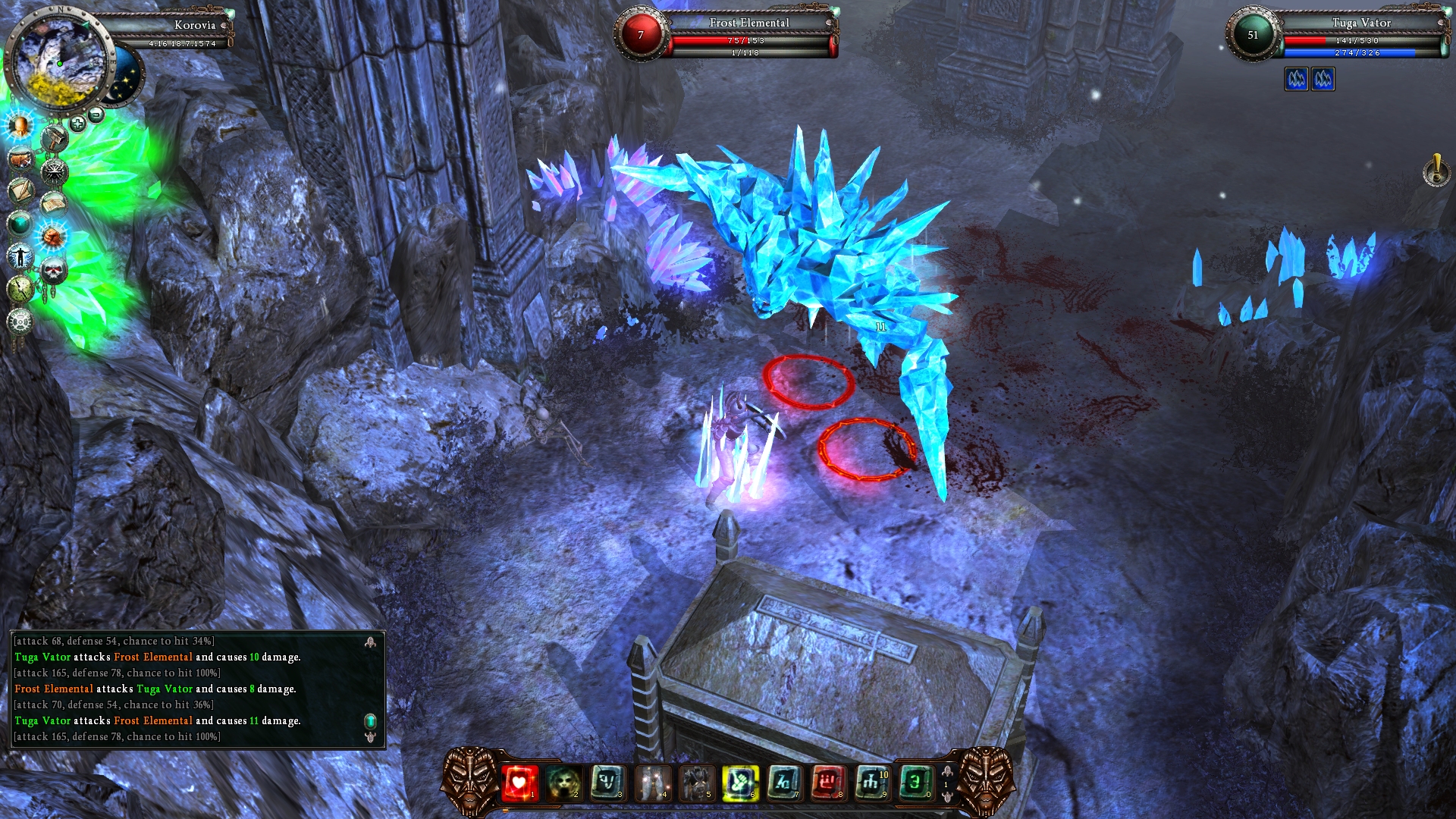The height and width of the screenshot is (819, 1456).
Task: Open the character silhouette icon
Action: coord(20,256)
